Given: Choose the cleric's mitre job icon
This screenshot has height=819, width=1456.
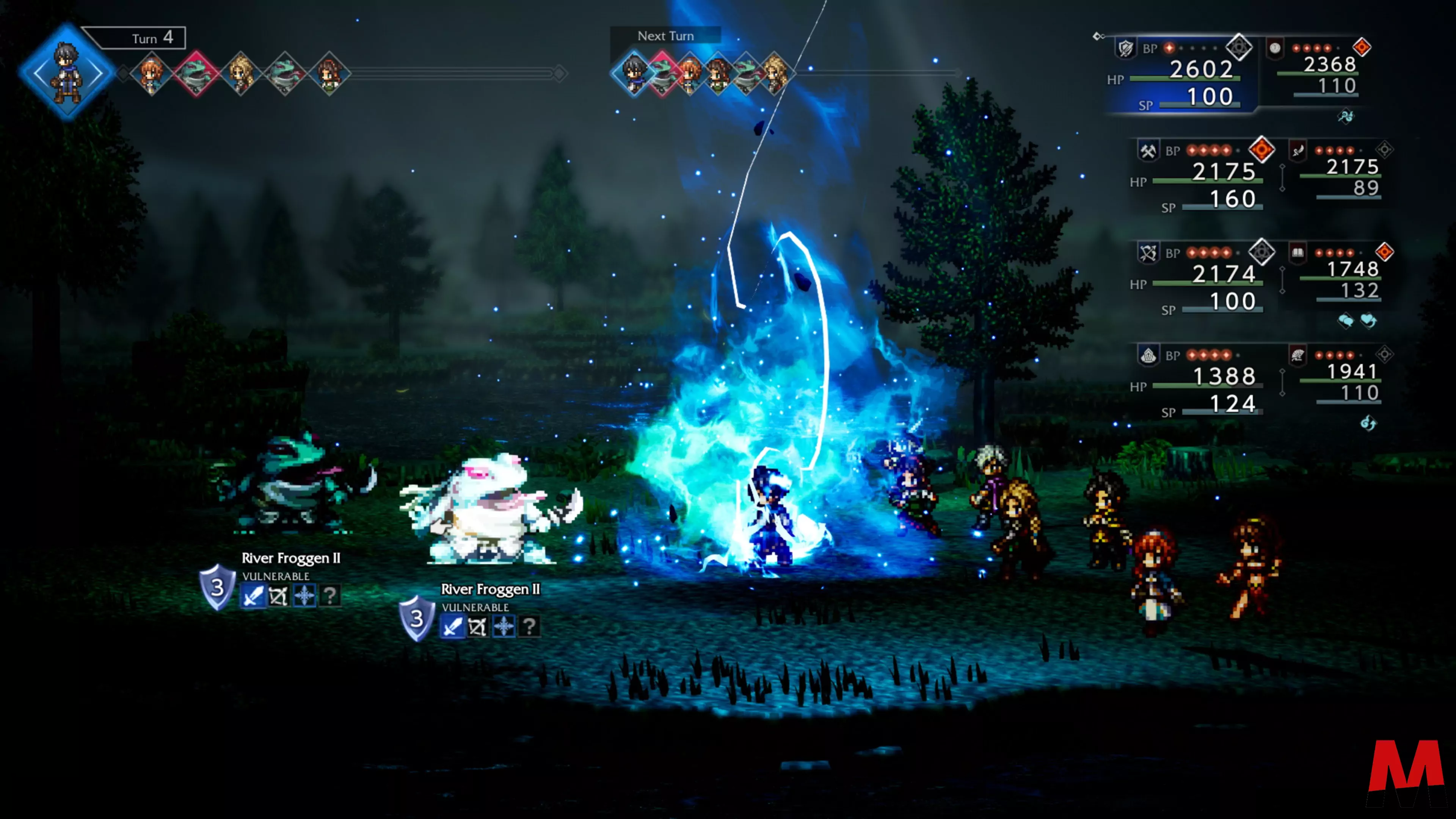Looking at the screenshot, I should (x=1148, y=356).
